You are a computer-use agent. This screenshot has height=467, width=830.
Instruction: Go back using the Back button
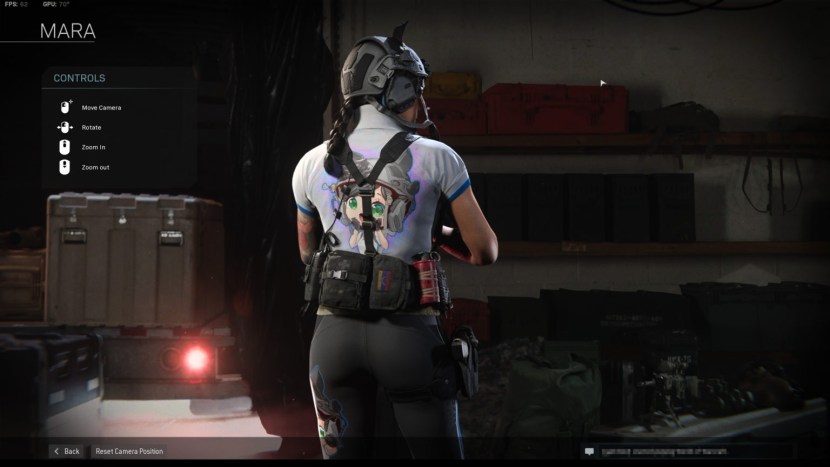[67, 451]
